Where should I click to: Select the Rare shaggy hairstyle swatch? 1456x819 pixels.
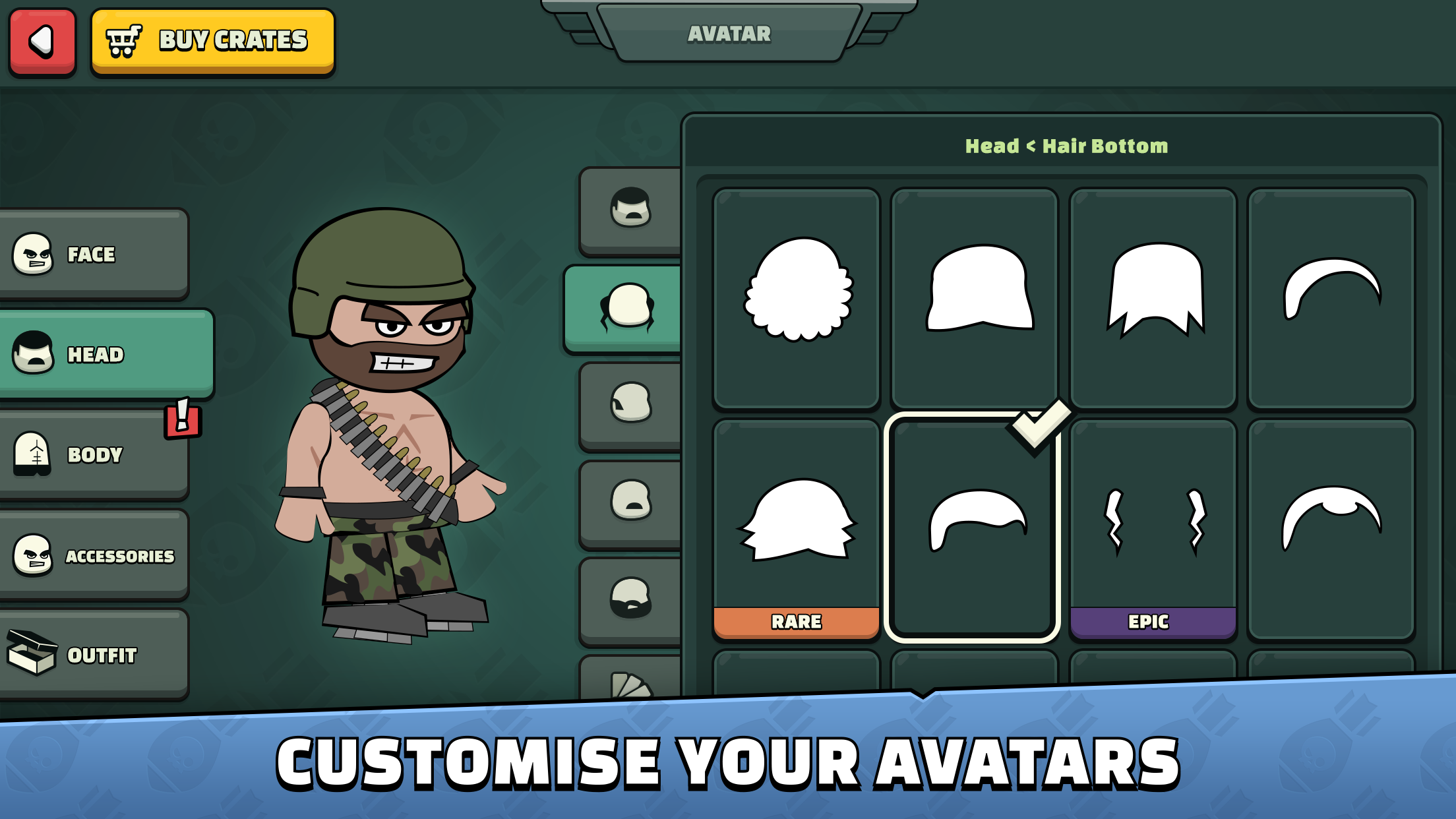tap(796, 521)
